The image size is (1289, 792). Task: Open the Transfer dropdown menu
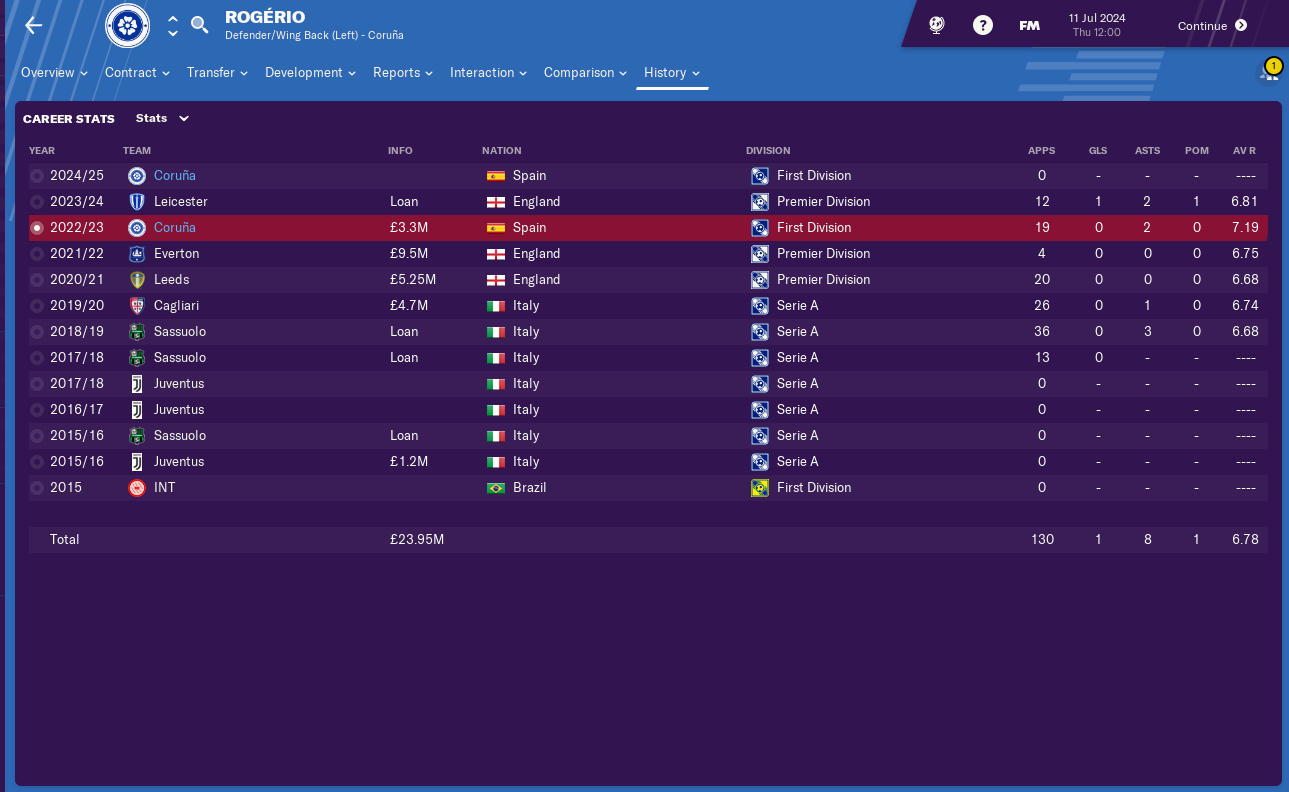217,73
